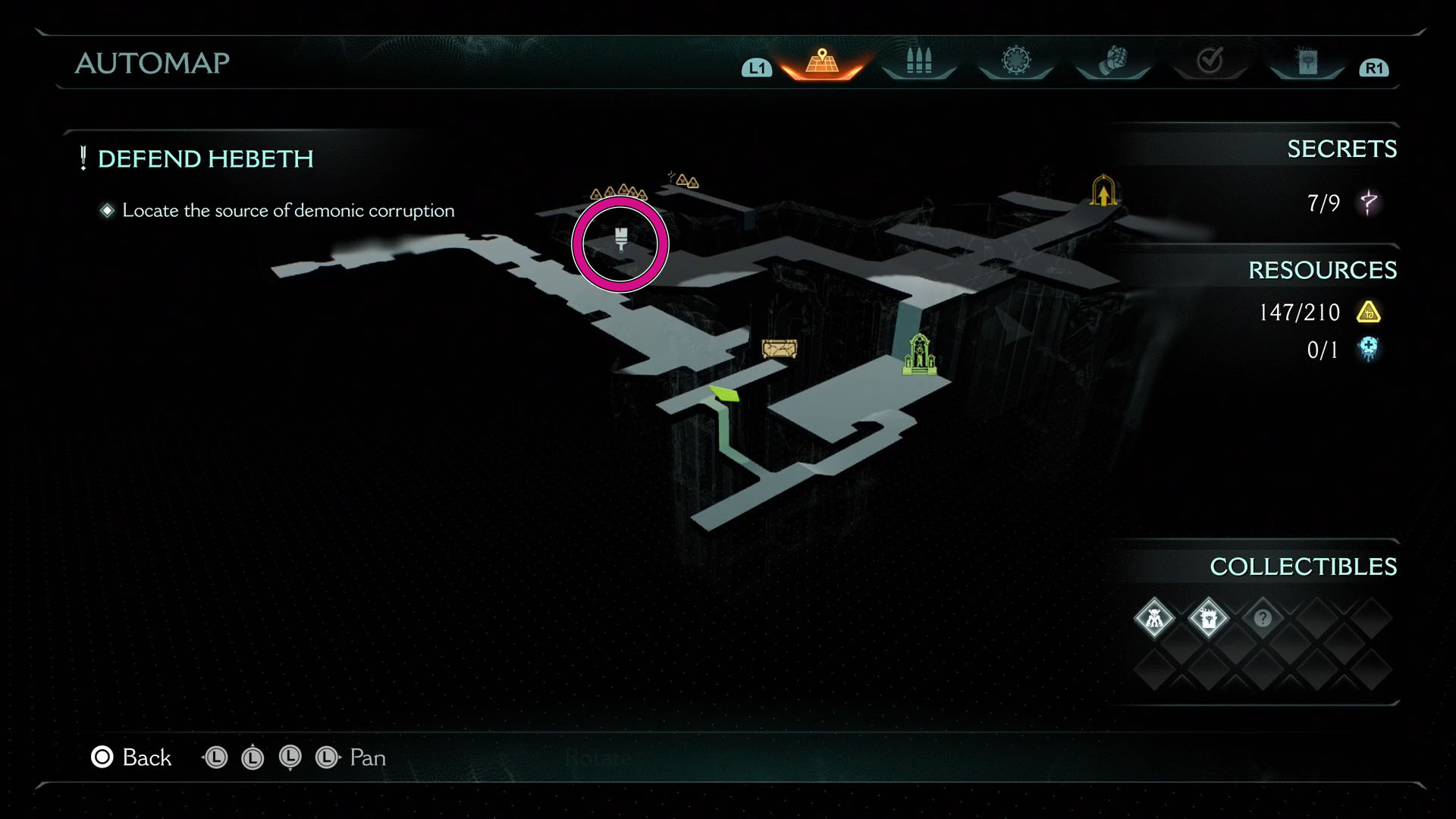Switch to the Weapons ammo tab
The image size is (1456, 819).
coord(918,59)
